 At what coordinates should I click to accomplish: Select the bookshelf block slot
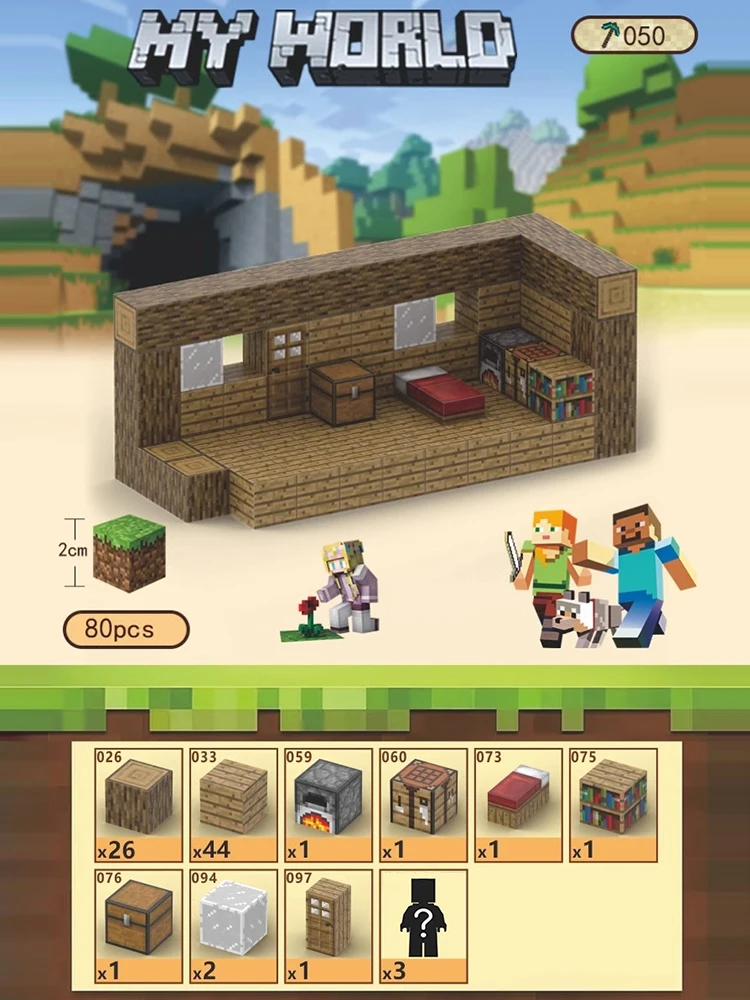[x=613, y=805]
